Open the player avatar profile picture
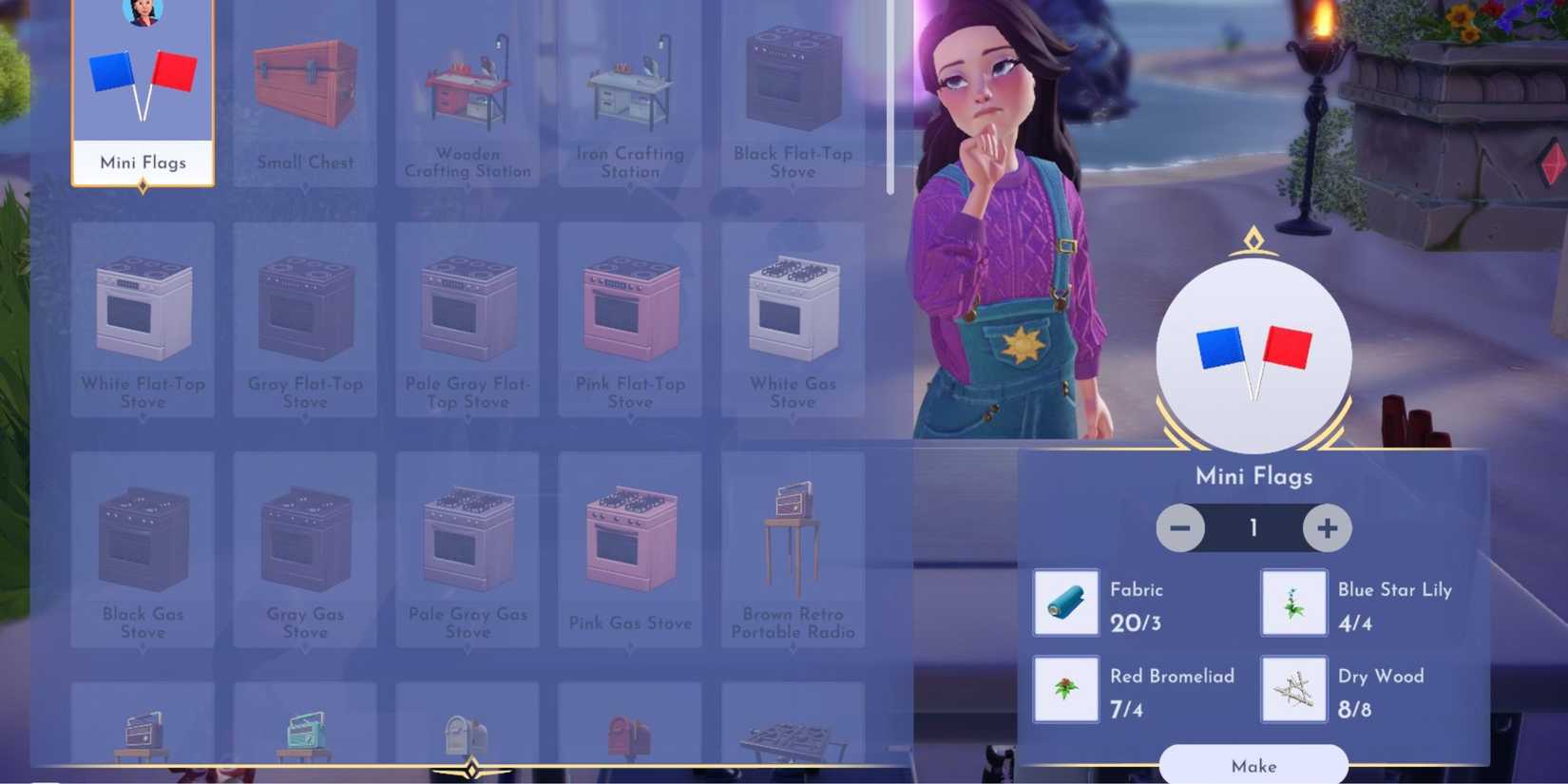This screenshot has width=1568, height=784. 143,13
